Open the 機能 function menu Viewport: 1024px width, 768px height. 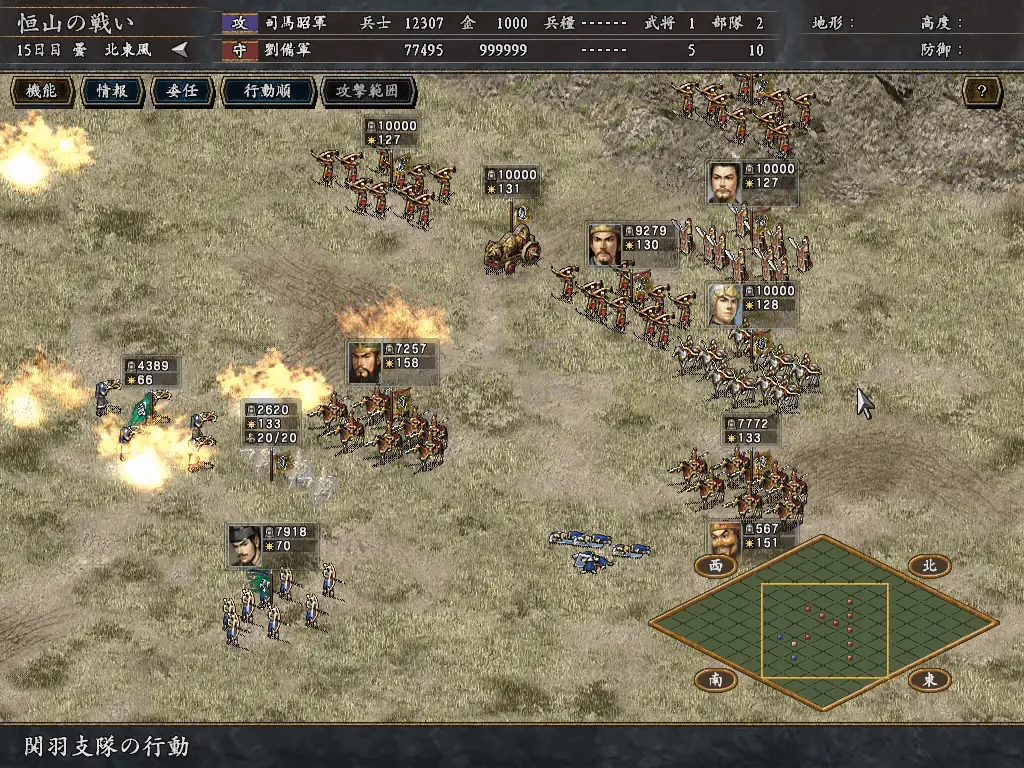42,91
